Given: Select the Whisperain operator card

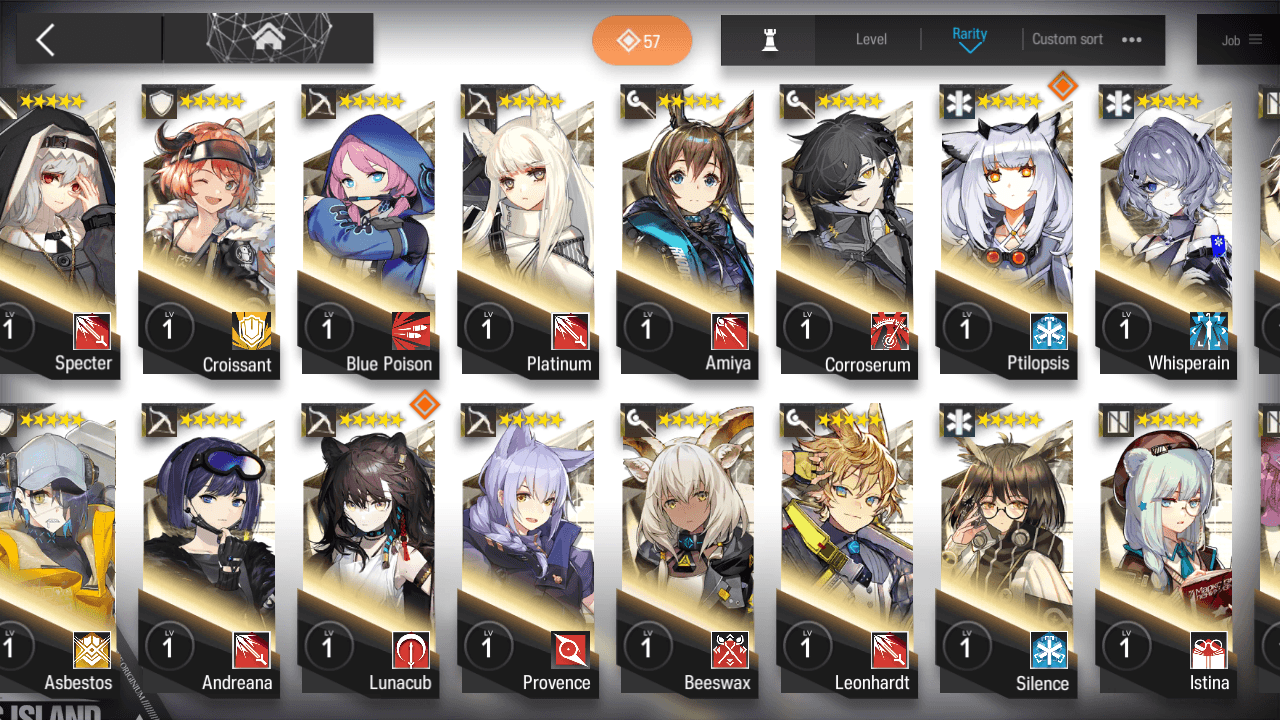Looking at the screenshot, I should pos(1165,230).
